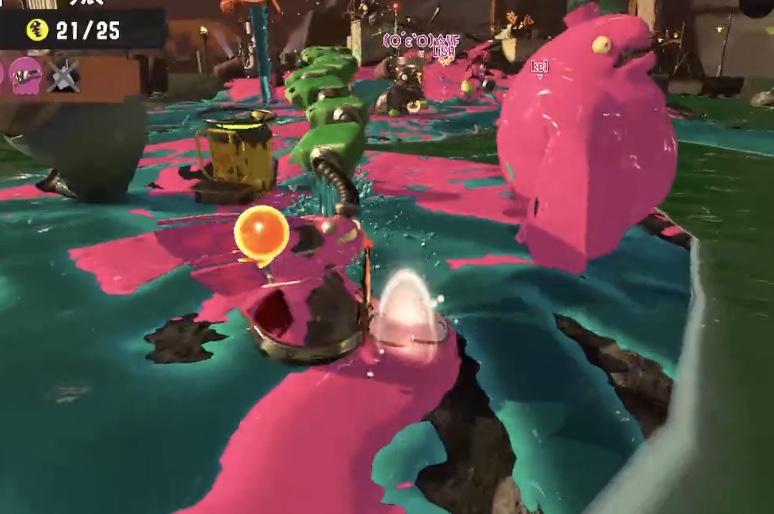Select the pink squid teammate weapon icon

point(26,75)
